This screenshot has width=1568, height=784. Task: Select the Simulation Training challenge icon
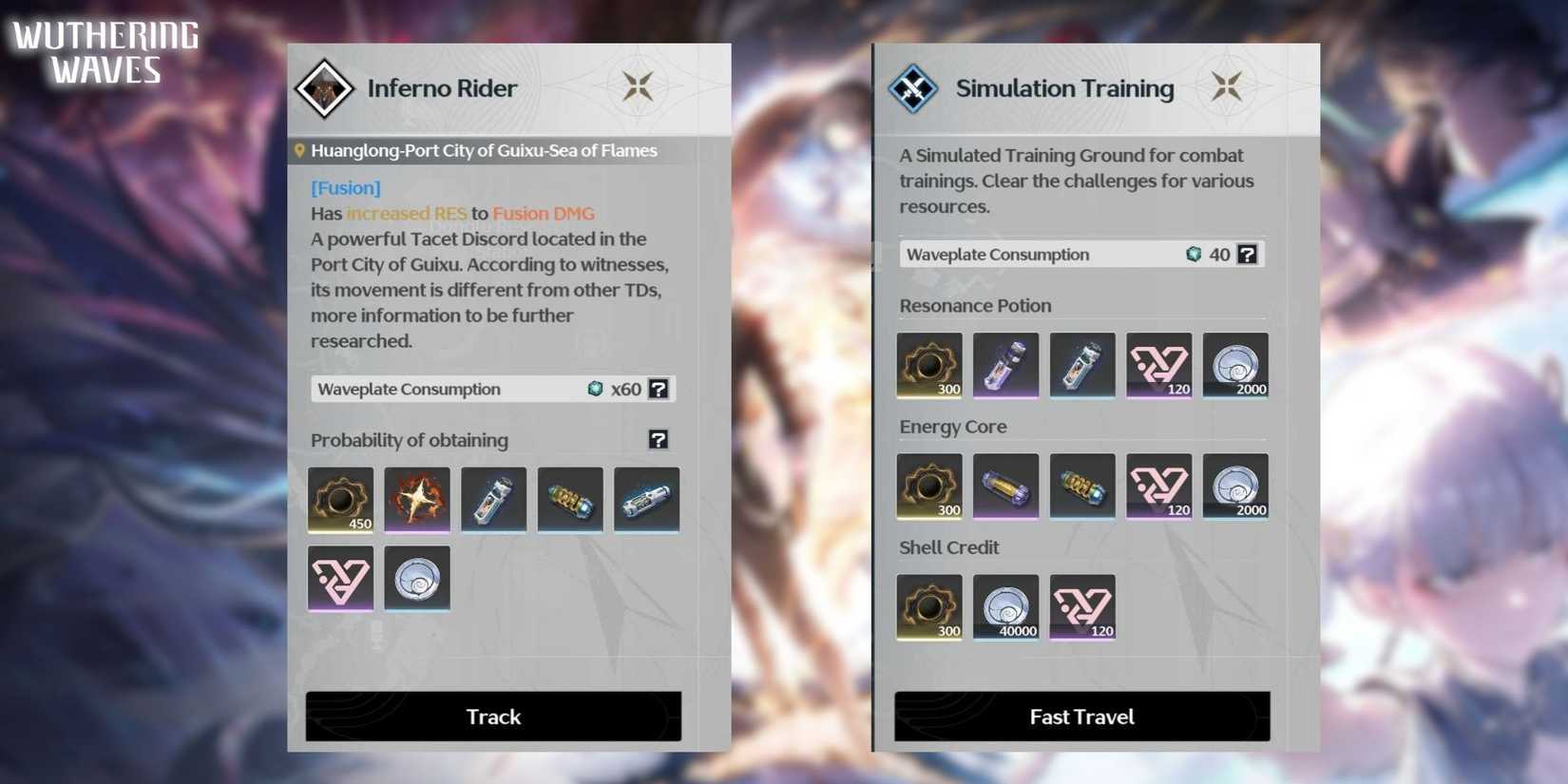913,88
